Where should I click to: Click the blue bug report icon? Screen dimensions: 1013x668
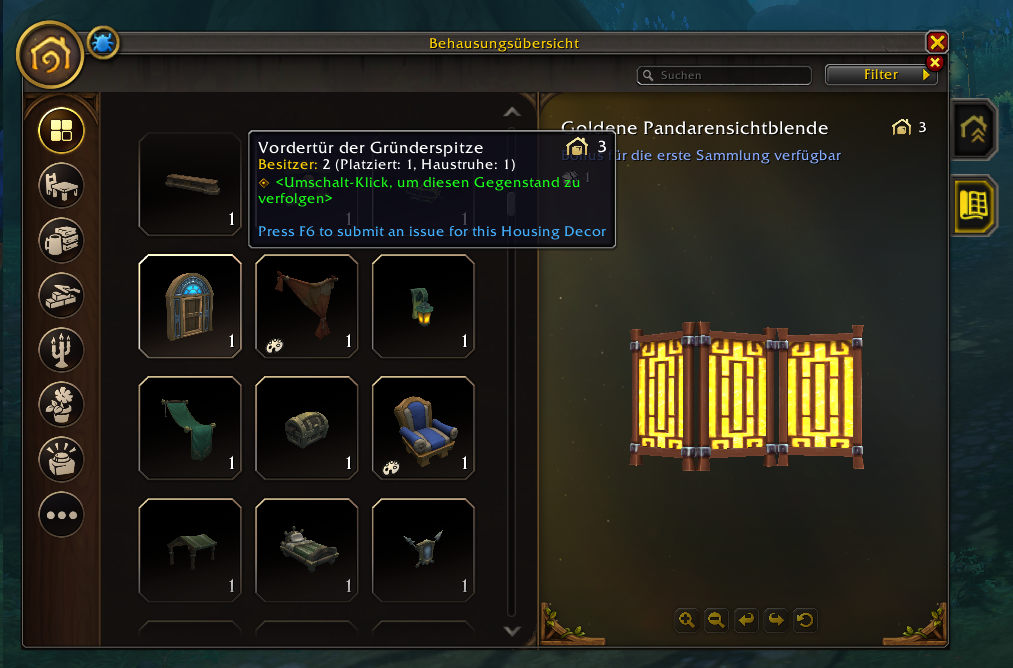coord(103,42)
